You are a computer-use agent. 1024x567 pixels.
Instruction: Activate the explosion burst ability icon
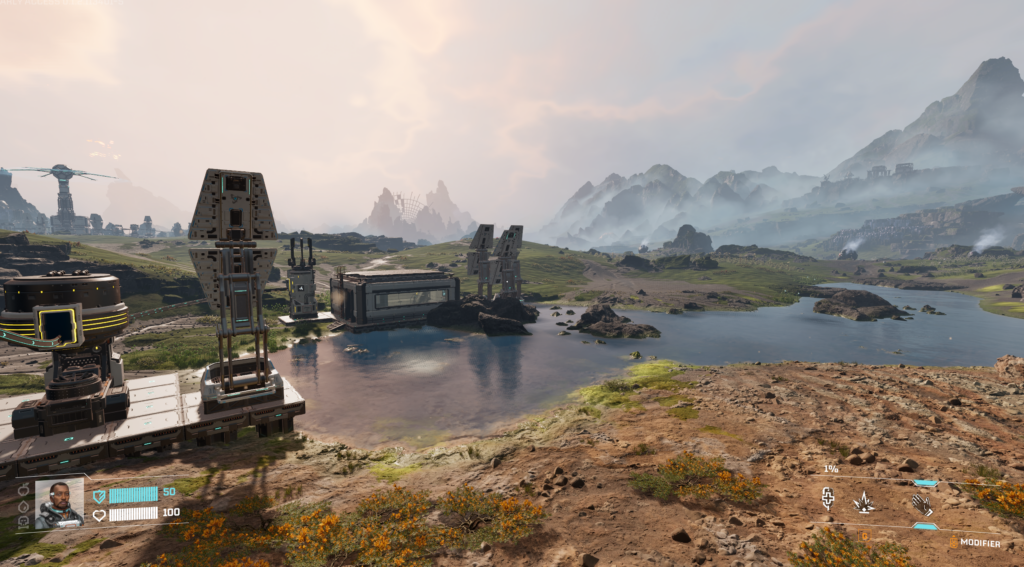(863, 502)
